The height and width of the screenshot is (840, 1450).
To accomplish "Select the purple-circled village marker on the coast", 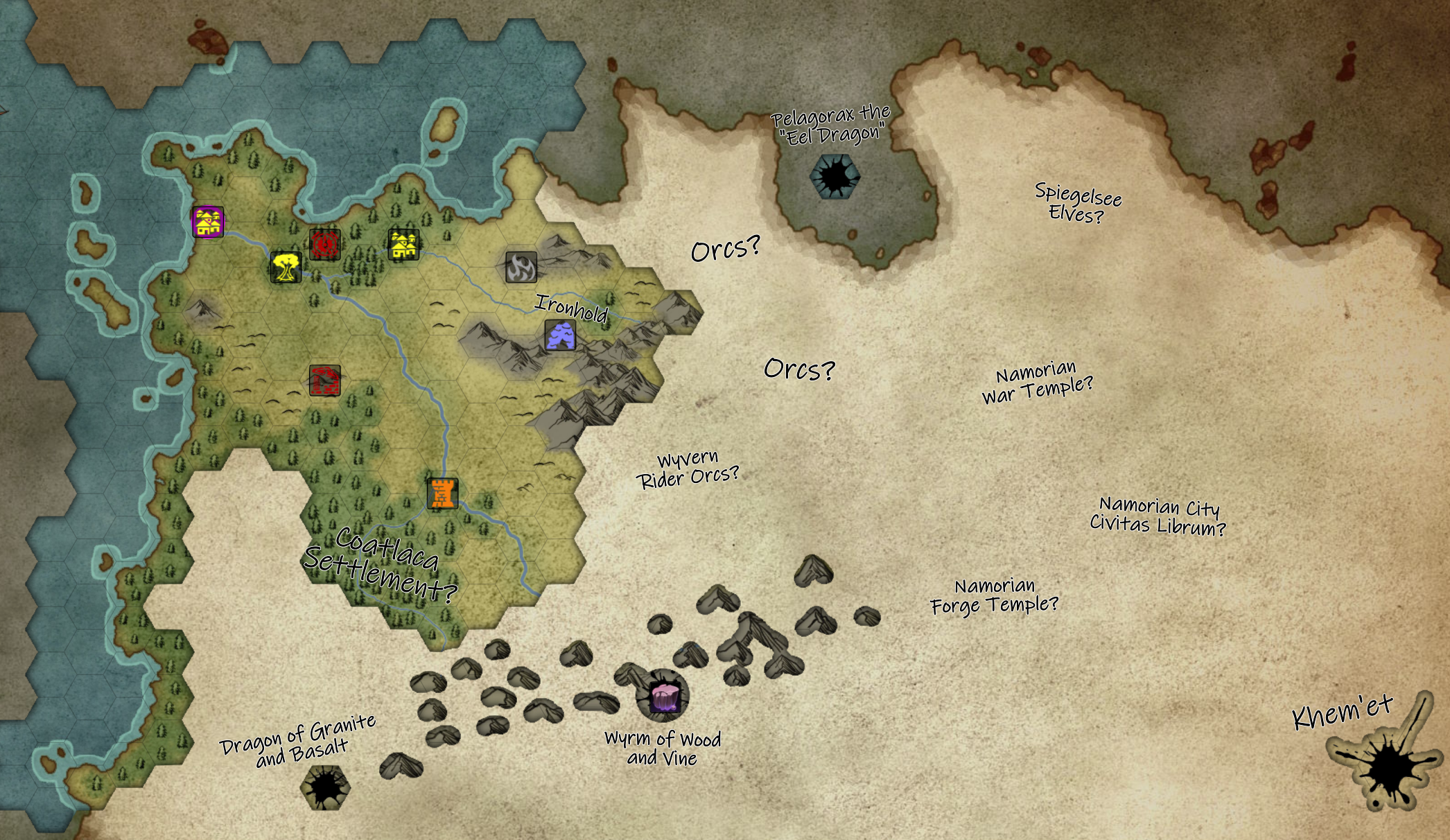I will pyautogui.click(x=208, y=222).
